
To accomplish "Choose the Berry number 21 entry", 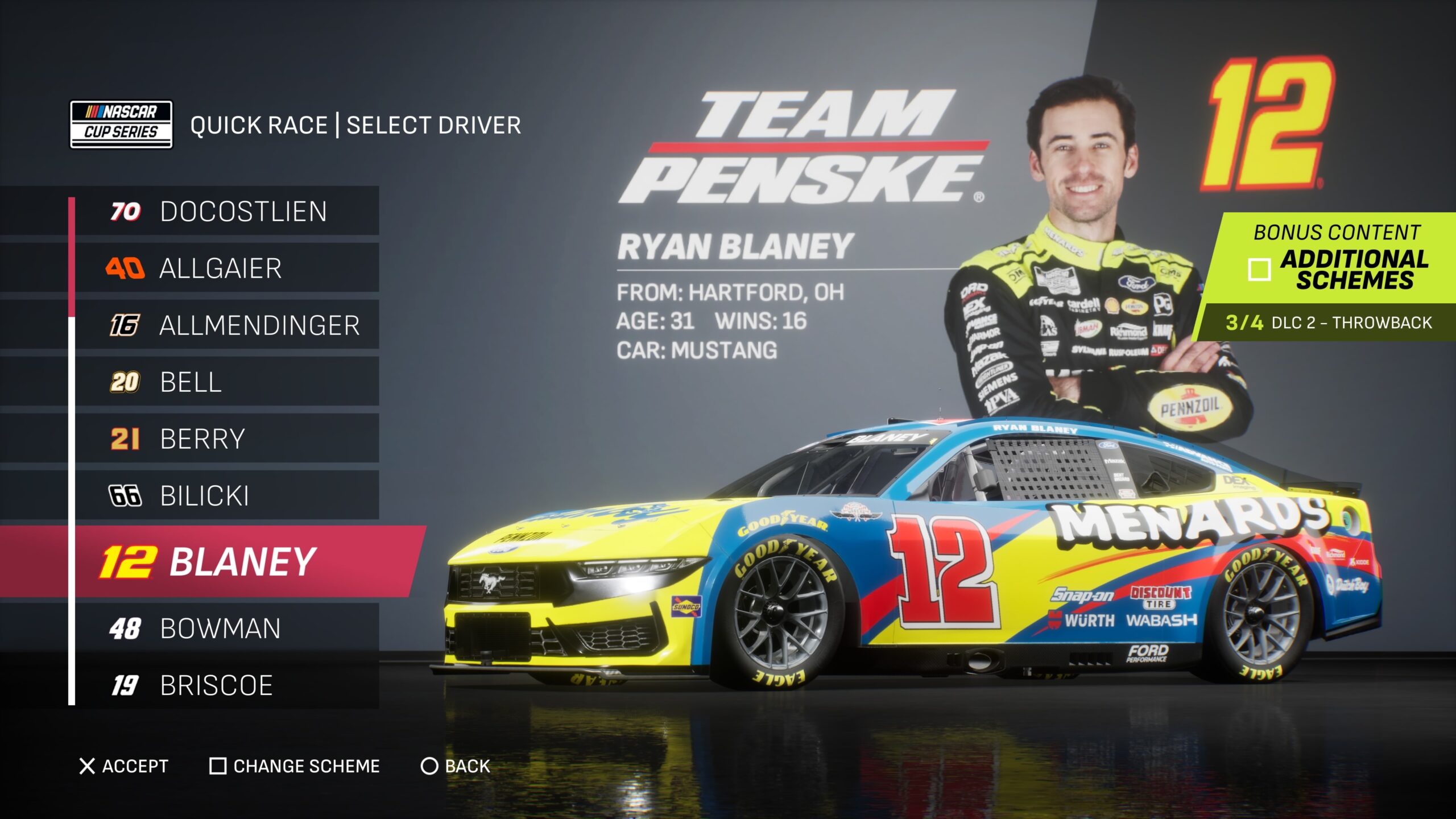I will click(227, 439).
